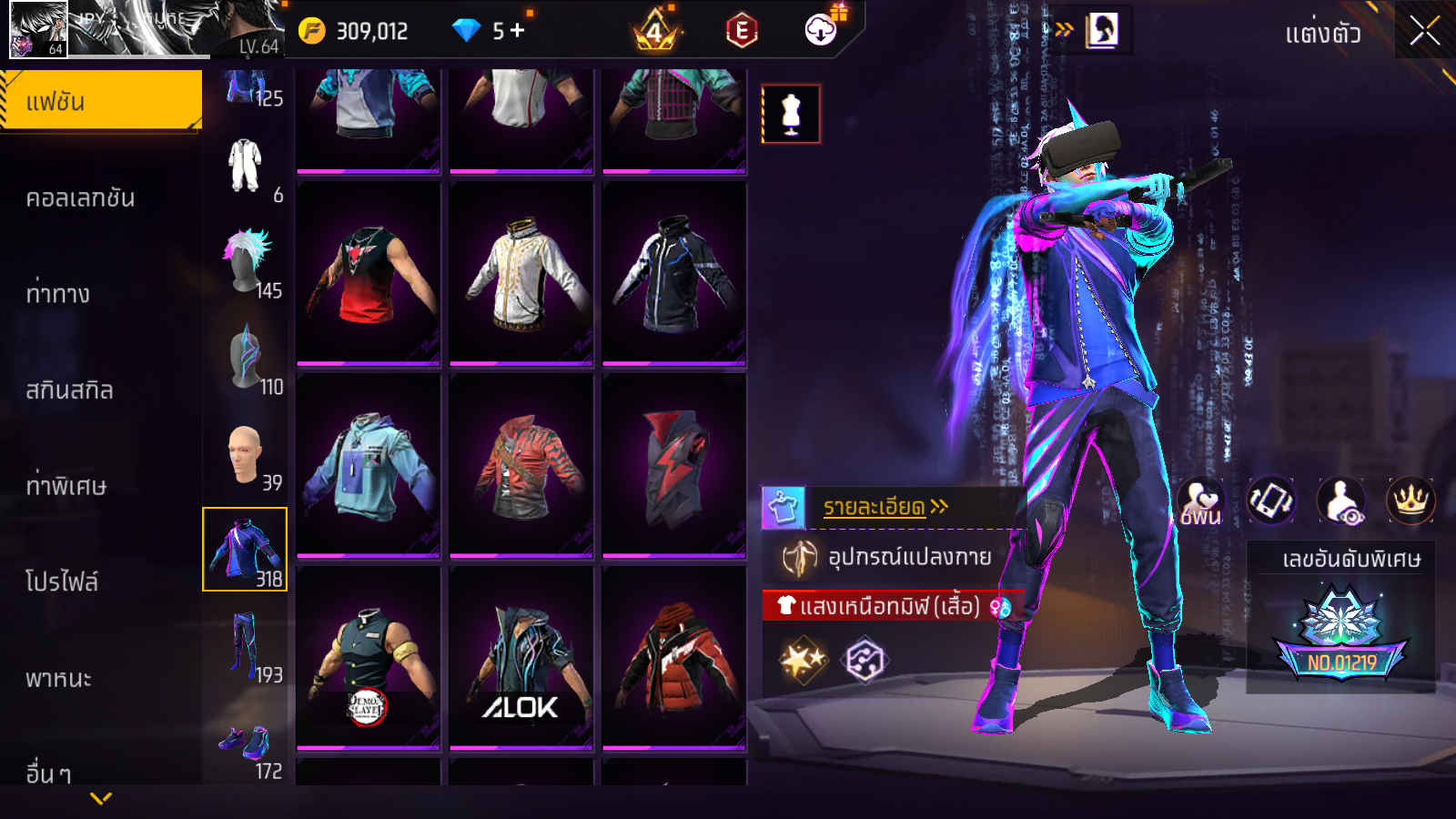Go to the สกินสกิล tab
This screenshot has width=1456, height=819.
pos(69,390)
